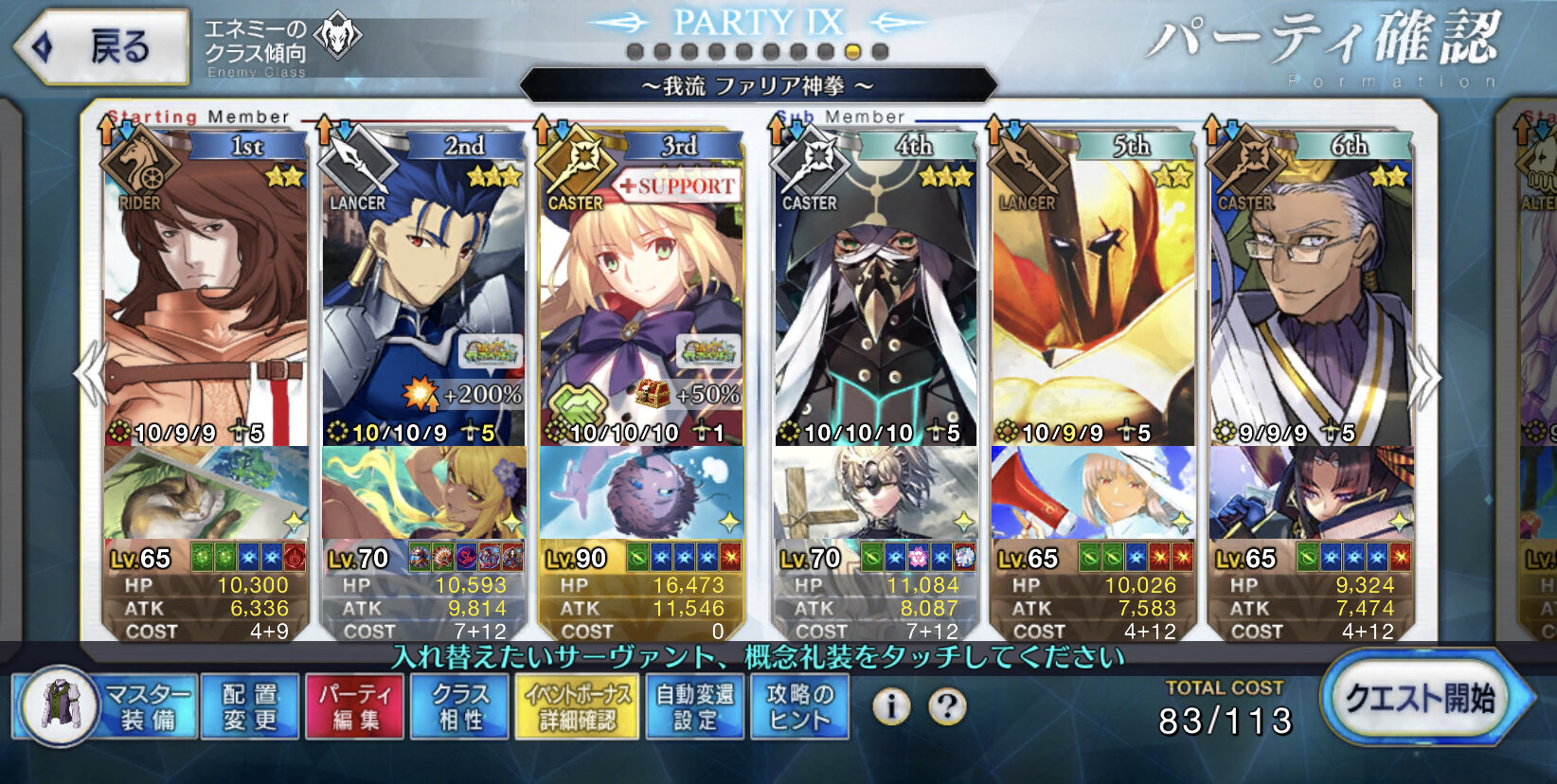Change the sleeping cat craft essence
This screenshot has height=784, width=1557.
tap(206, 493)
